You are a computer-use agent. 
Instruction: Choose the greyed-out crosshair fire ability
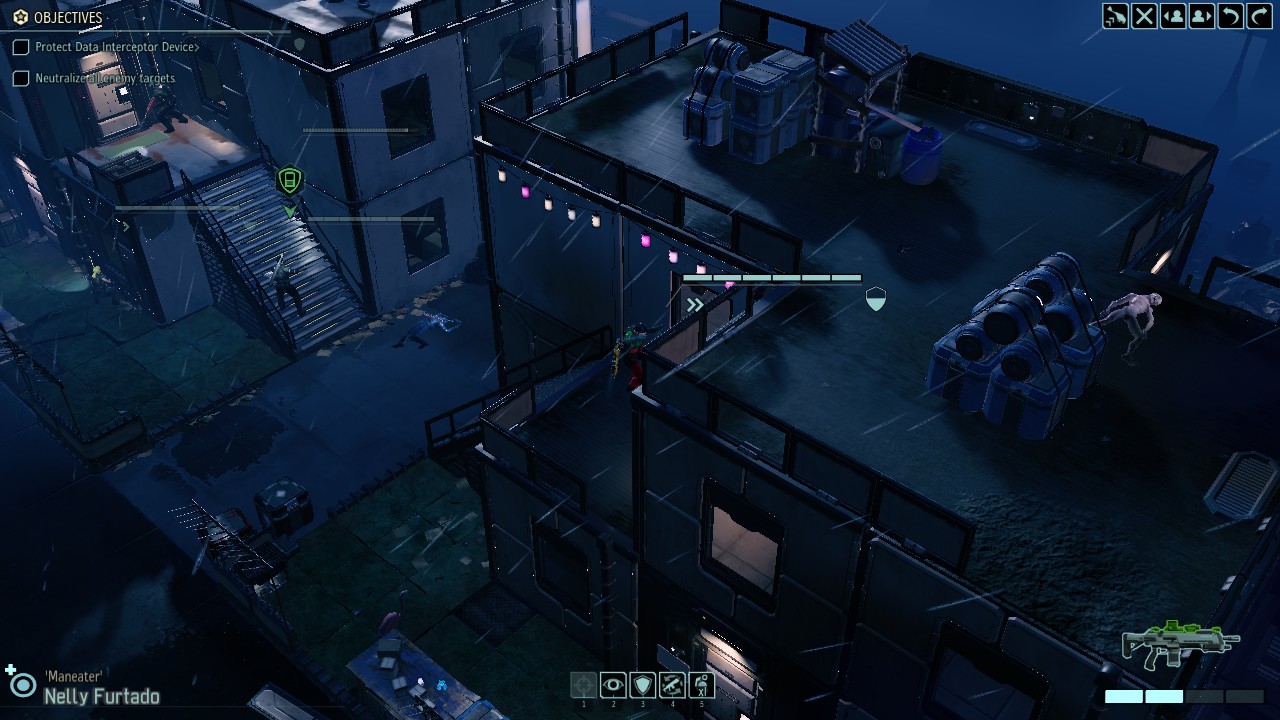(x=584, y=685)
